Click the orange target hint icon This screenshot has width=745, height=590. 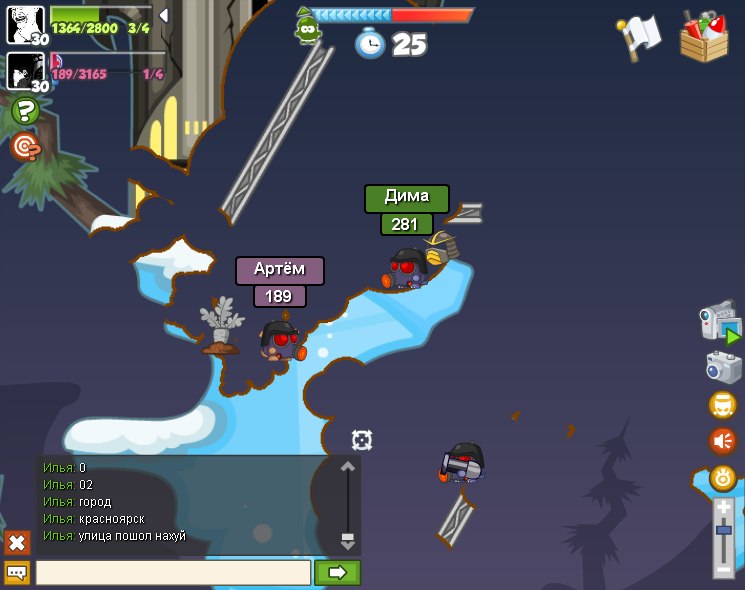[x=25, y=147]
